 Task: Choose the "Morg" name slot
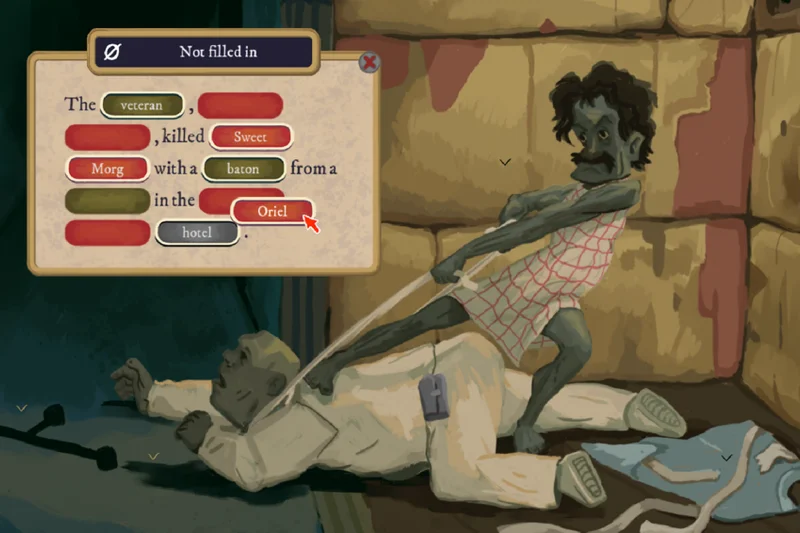107,168
